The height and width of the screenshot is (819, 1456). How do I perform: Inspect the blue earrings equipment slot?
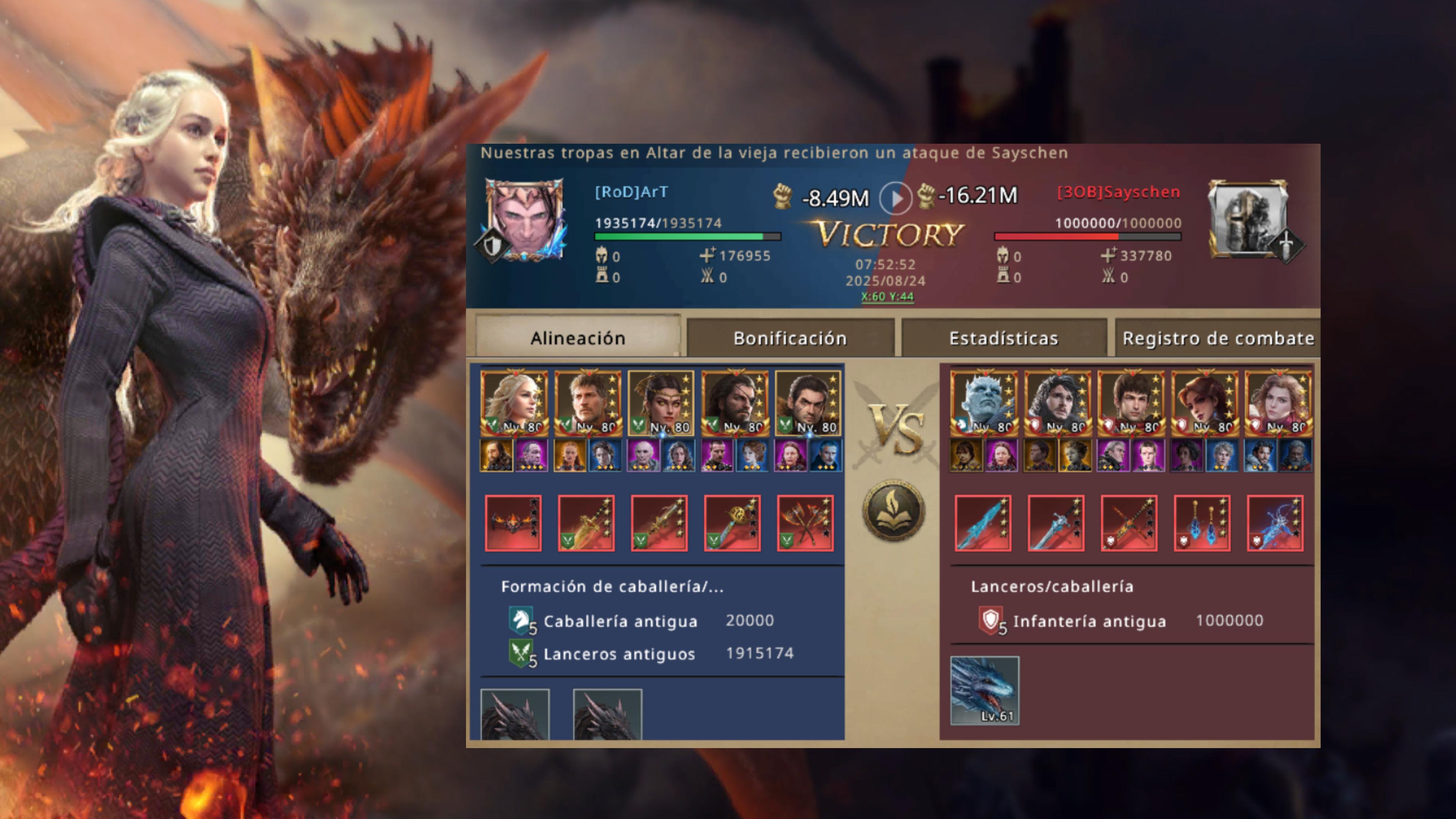(1202, 523)
